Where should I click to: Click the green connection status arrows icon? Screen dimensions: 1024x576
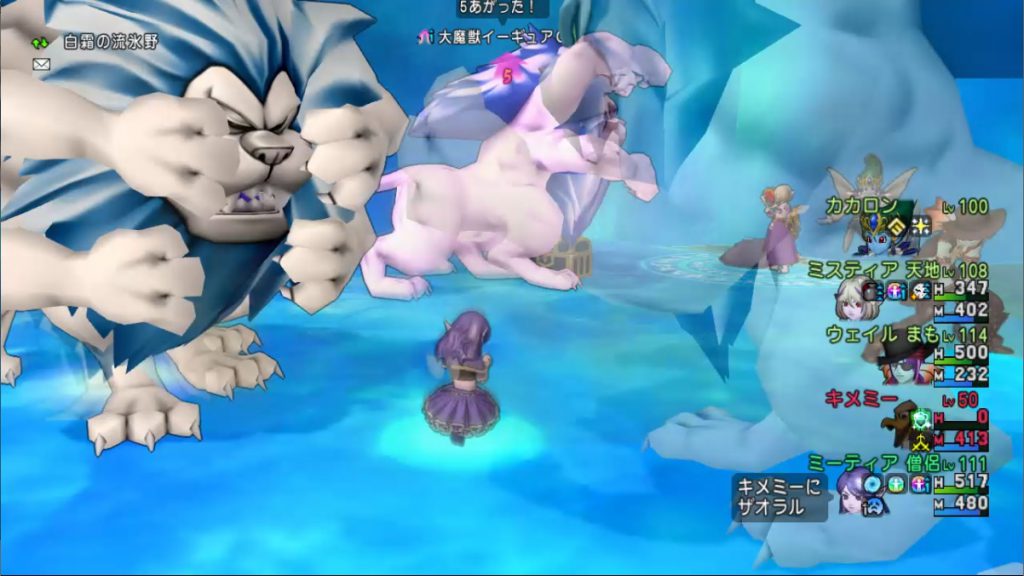click(x=40, y=43)
